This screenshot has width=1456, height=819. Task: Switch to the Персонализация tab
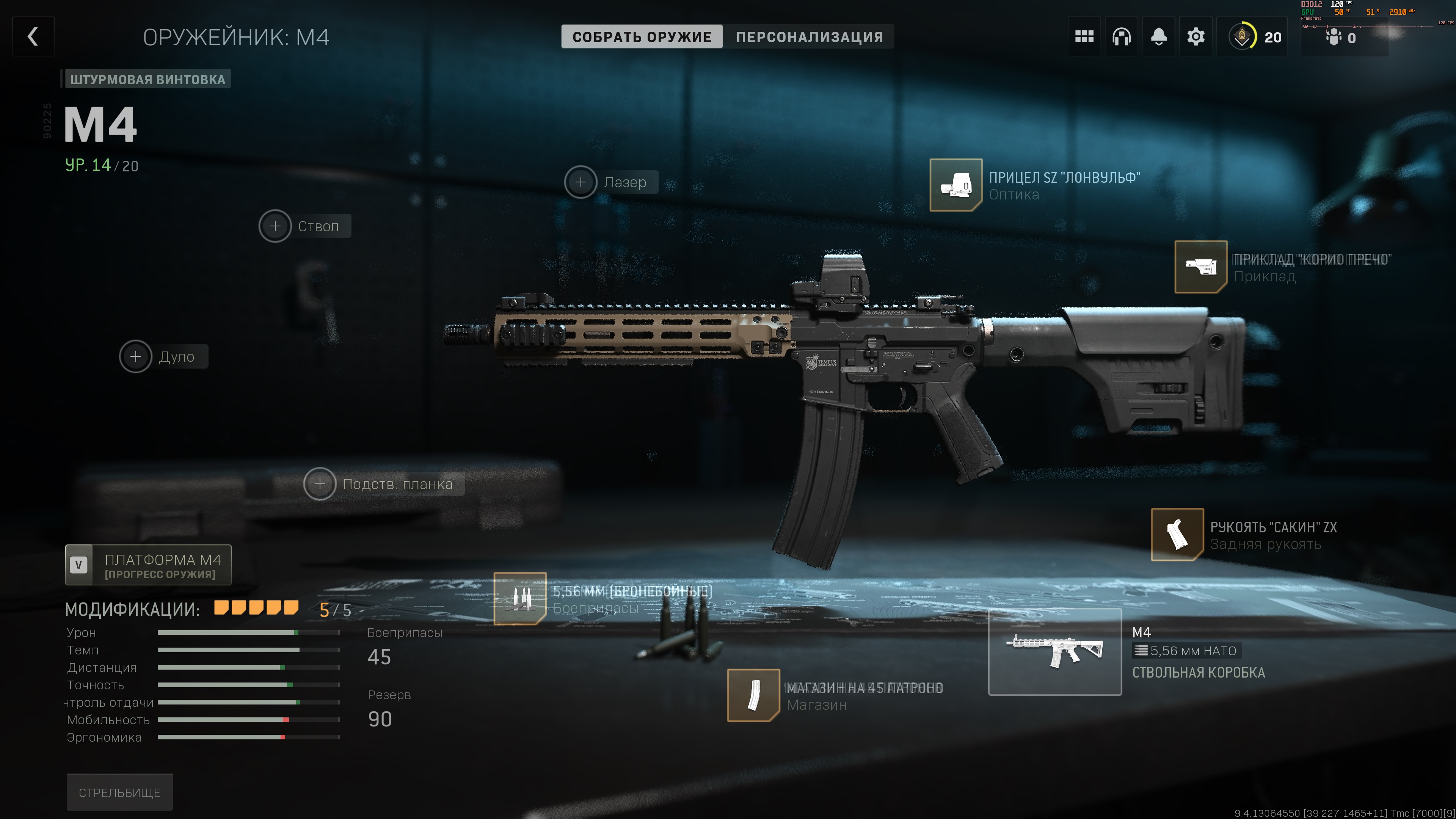pos(809,37)
